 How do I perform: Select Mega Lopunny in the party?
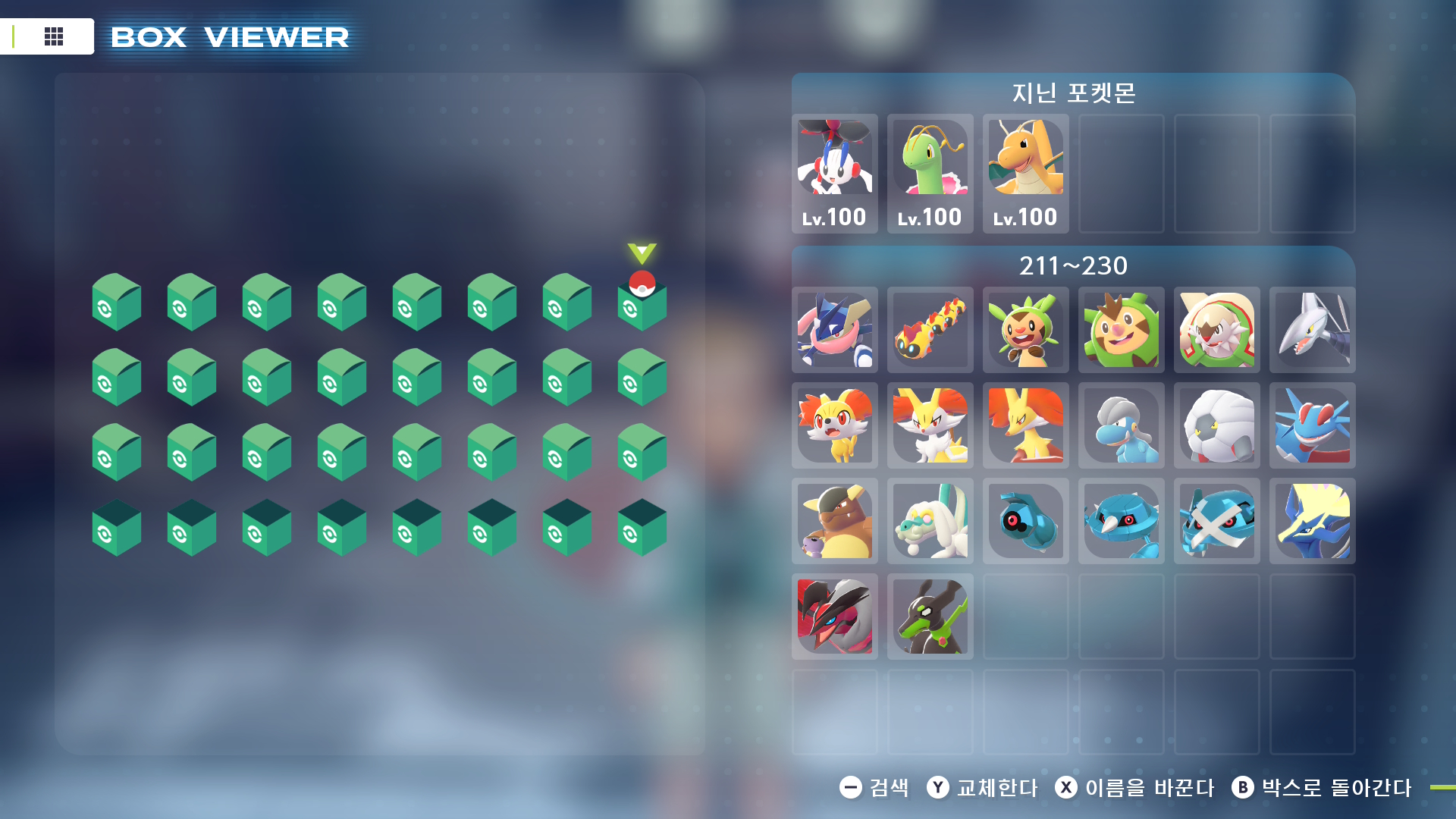(x=834, y=173)
